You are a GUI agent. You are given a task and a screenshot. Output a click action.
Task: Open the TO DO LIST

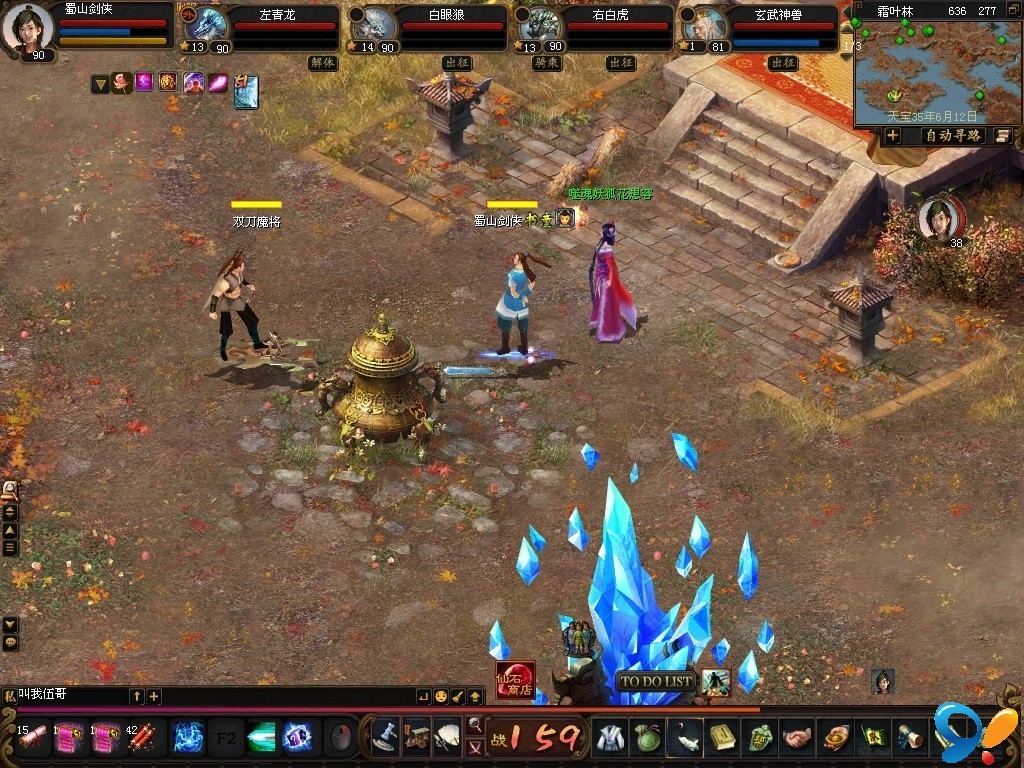[x=656, y=682]
